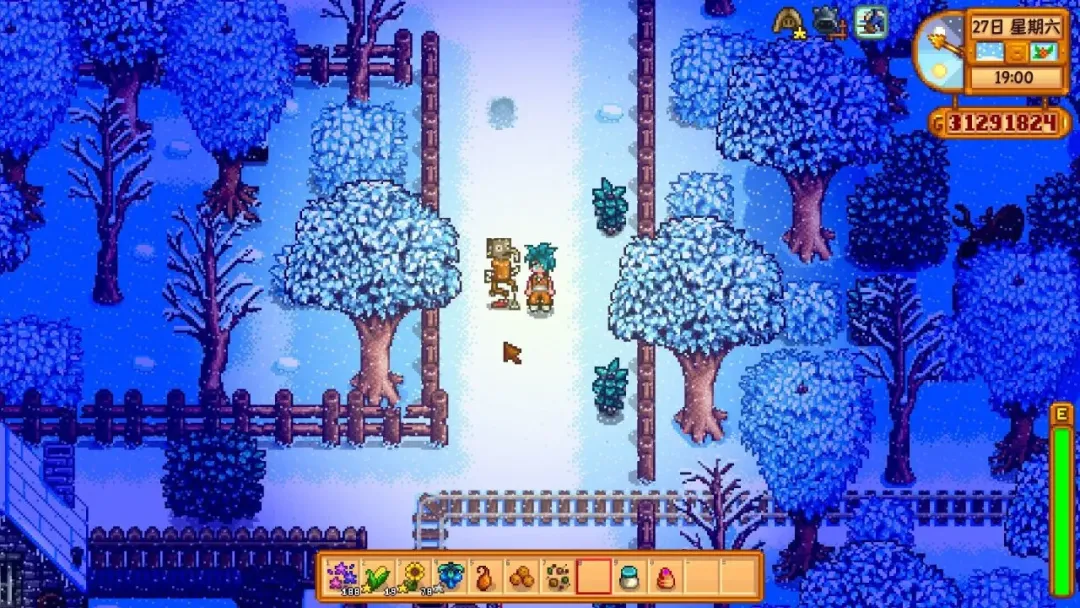Choose the sunflower hotbar slot
1080x608 pixels.
pos(412,577)
